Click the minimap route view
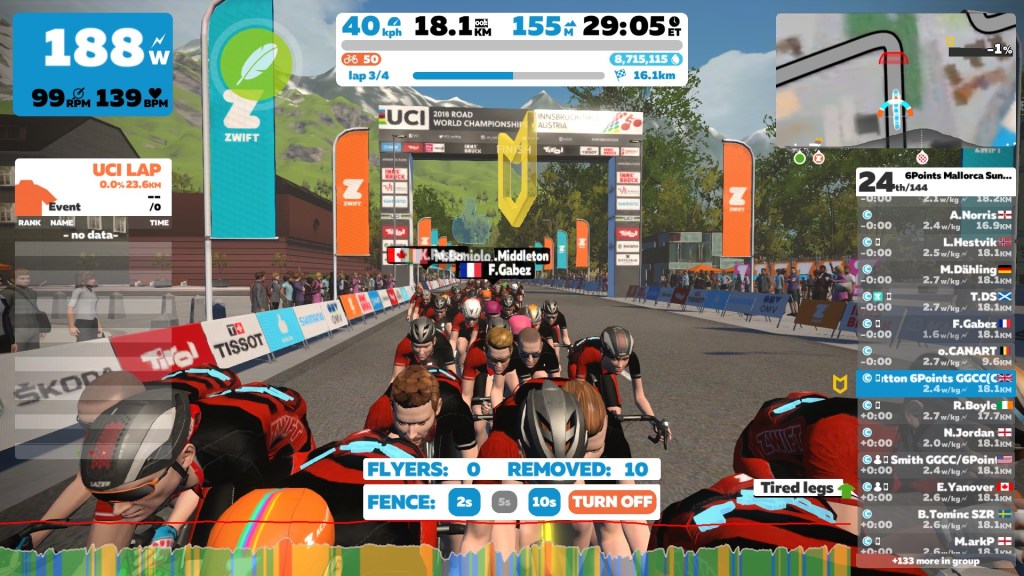1024x576 pixels. coord(895,80)
